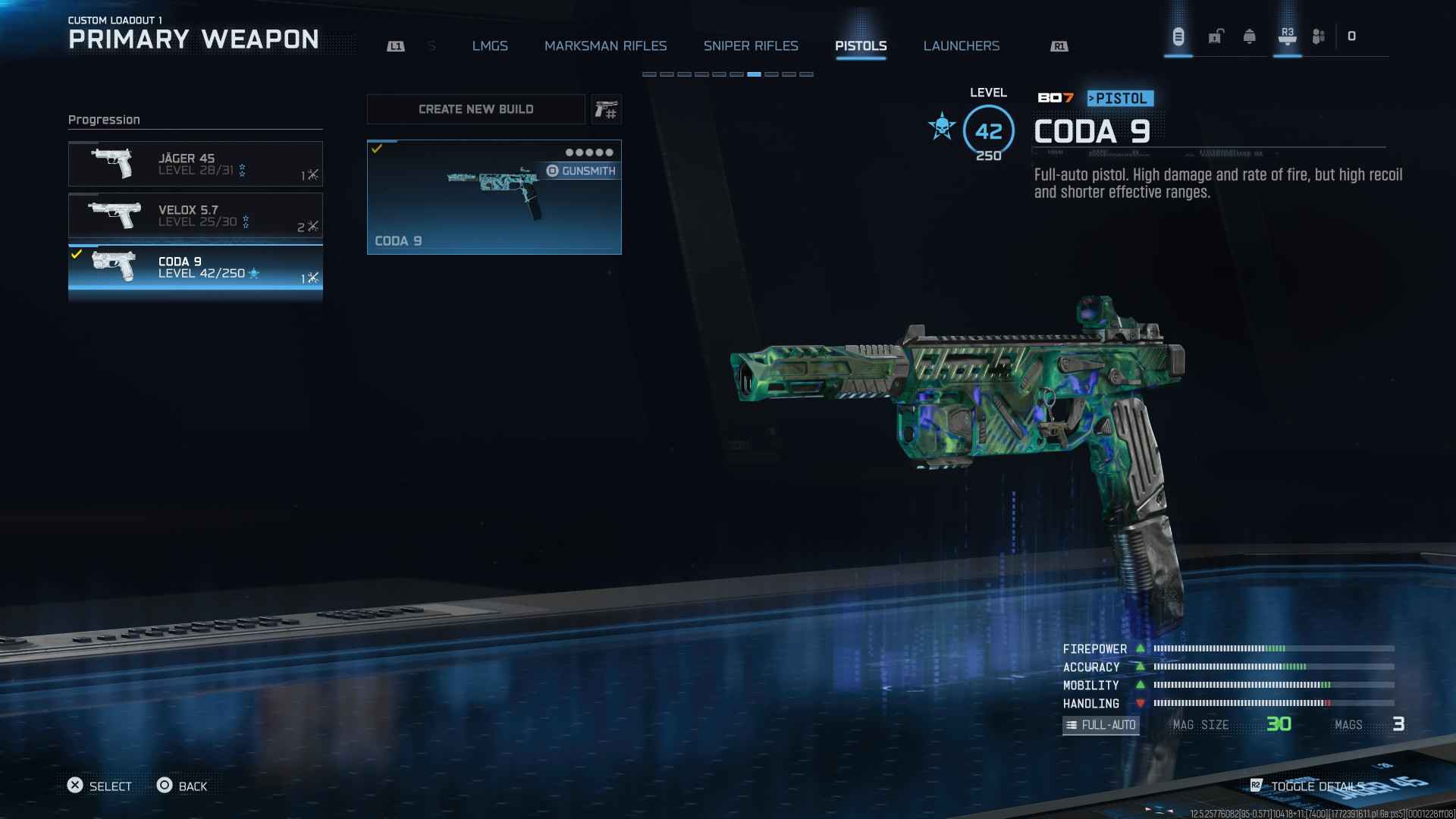The height and width of the screenshot is (819, 1456).
Task: Open the social party icon
Action: click(1319, 36)
